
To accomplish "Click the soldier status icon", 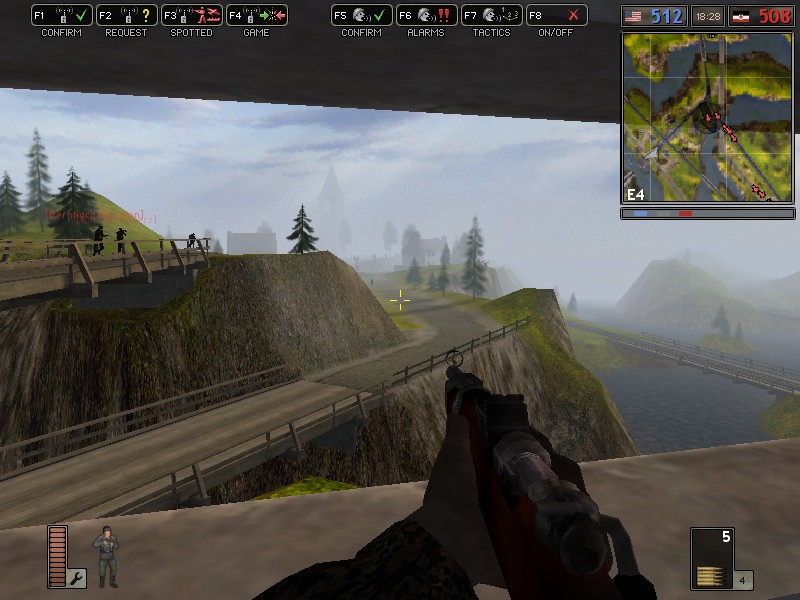I will click(105, 556).
